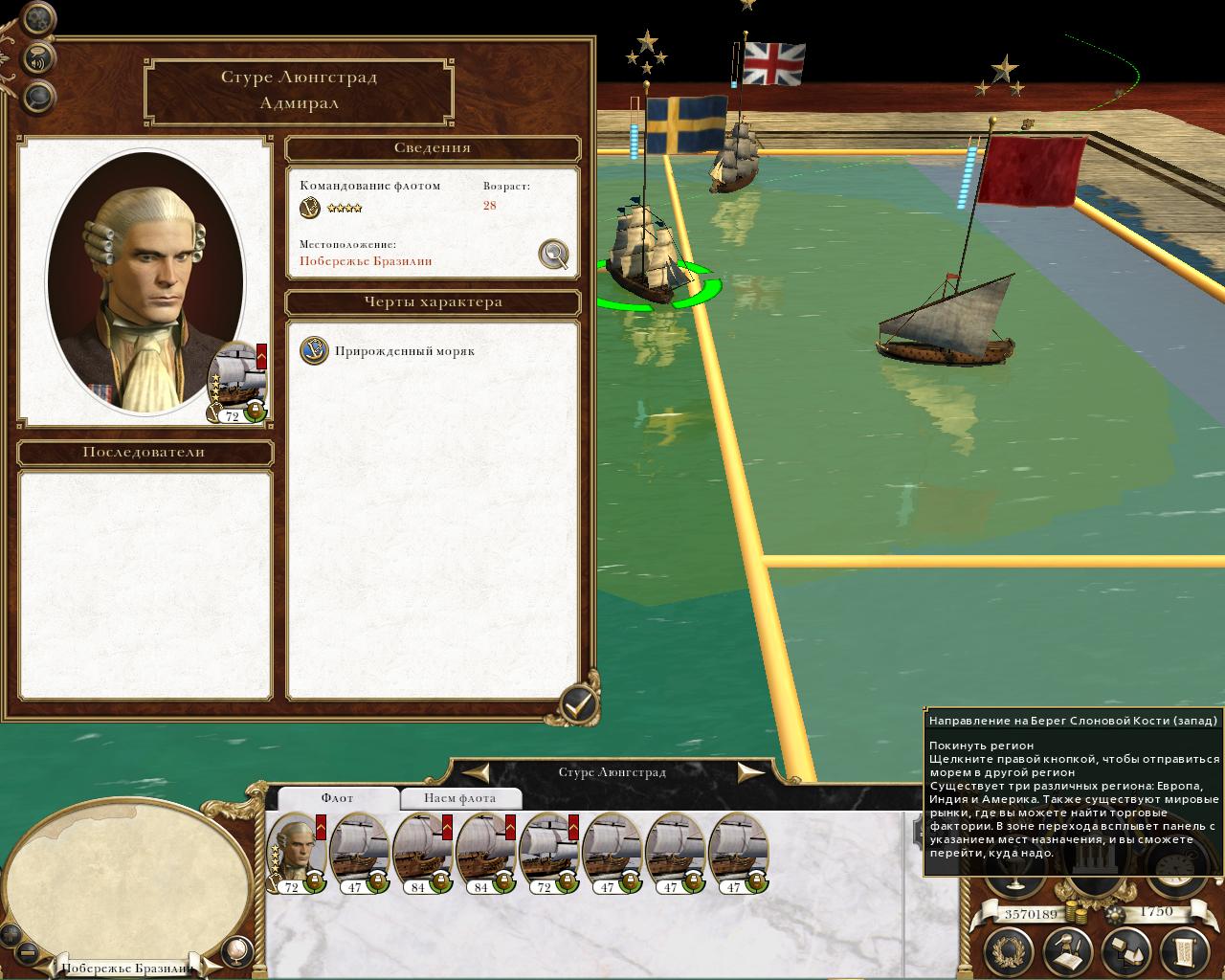Click the admiral's portrait ship badge
Image resolution: width=1225 pixels, height=980 pixels.
(237, 381)
